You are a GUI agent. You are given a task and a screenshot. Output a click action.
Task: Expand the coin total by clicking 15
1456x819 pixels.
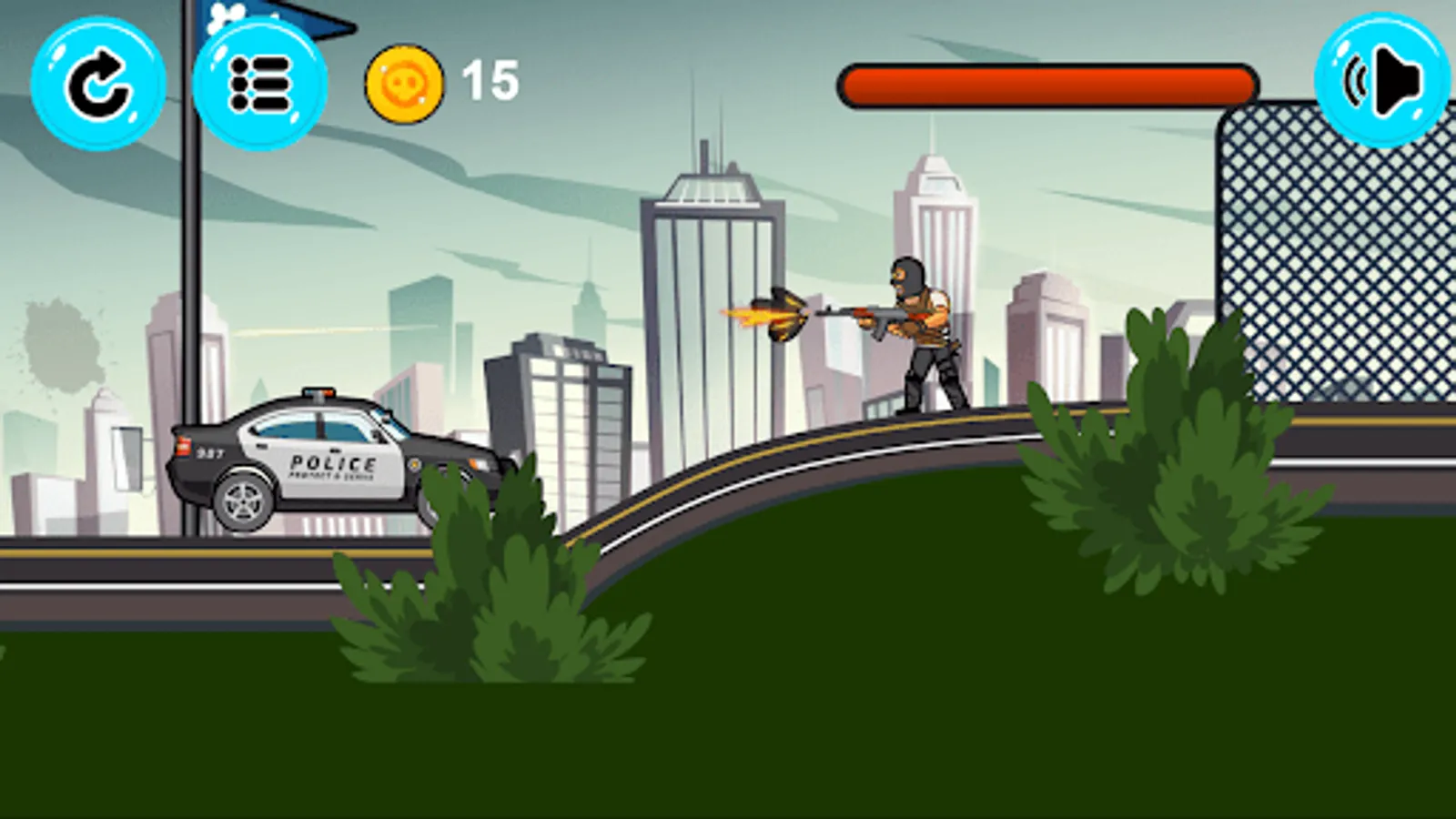pos(490,82)
